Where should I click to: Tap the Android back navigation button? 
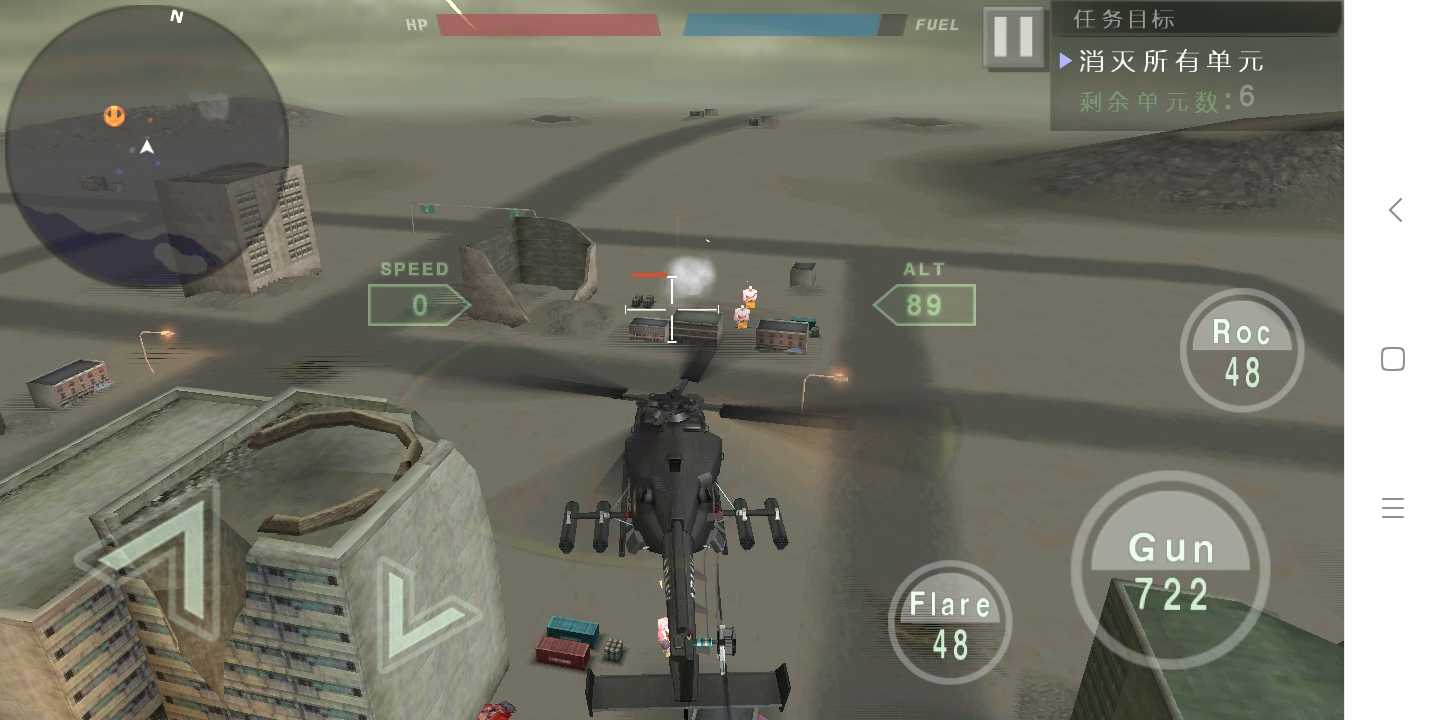pyautogui.click(x=1394, y=210)
